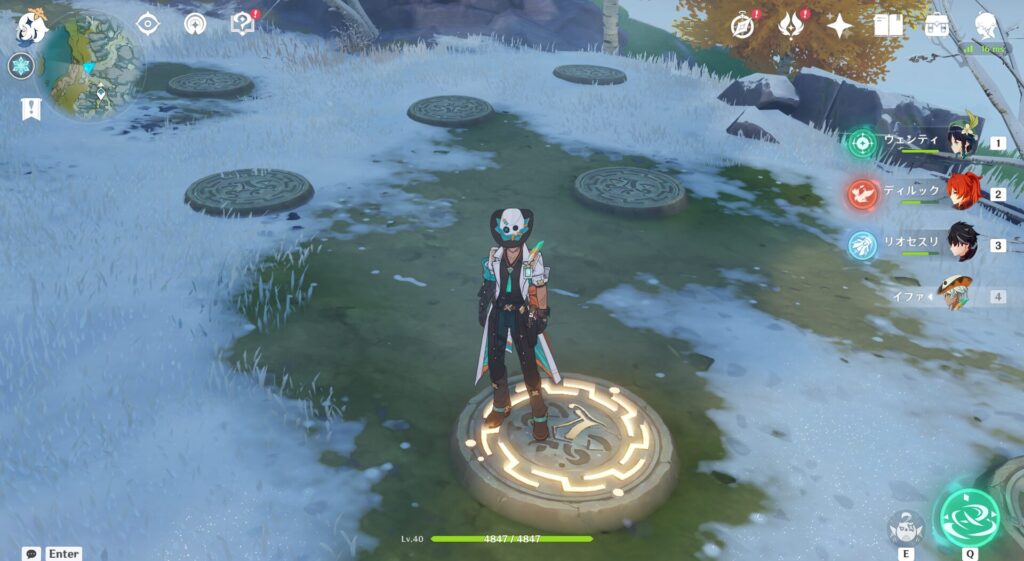Switch to party member ディルック
This screenshot has height=561, width=1024.
tap(960, 193)
